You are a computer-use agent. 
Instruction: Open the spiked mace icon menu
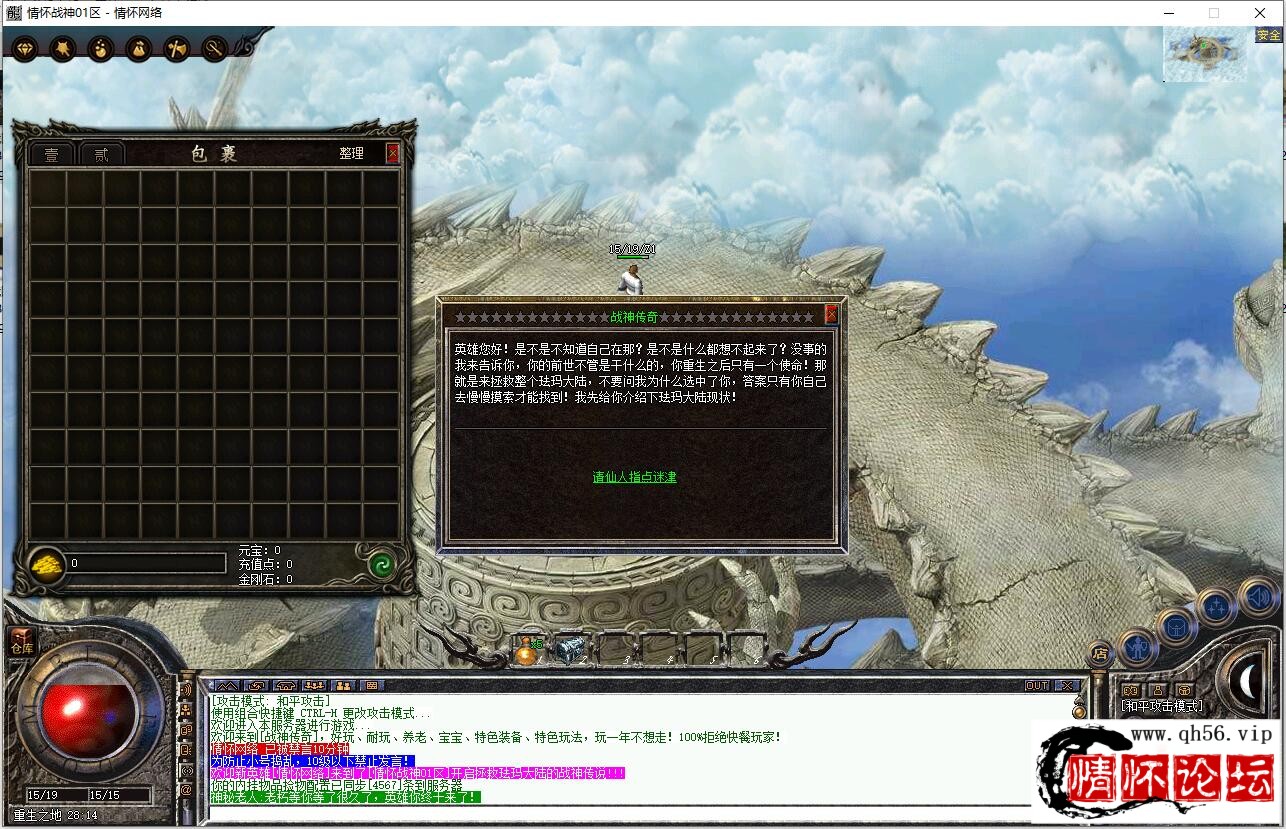coord(62,48)
